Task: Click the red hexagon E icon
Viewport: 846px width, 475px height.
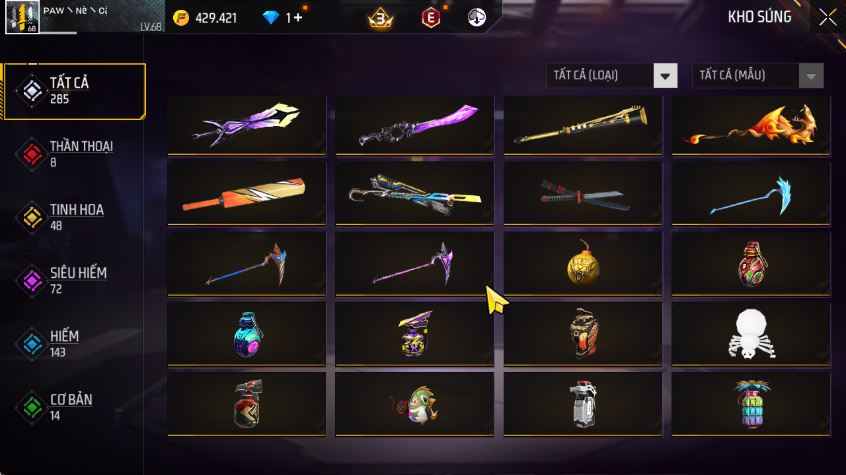Action: [430, 18]
